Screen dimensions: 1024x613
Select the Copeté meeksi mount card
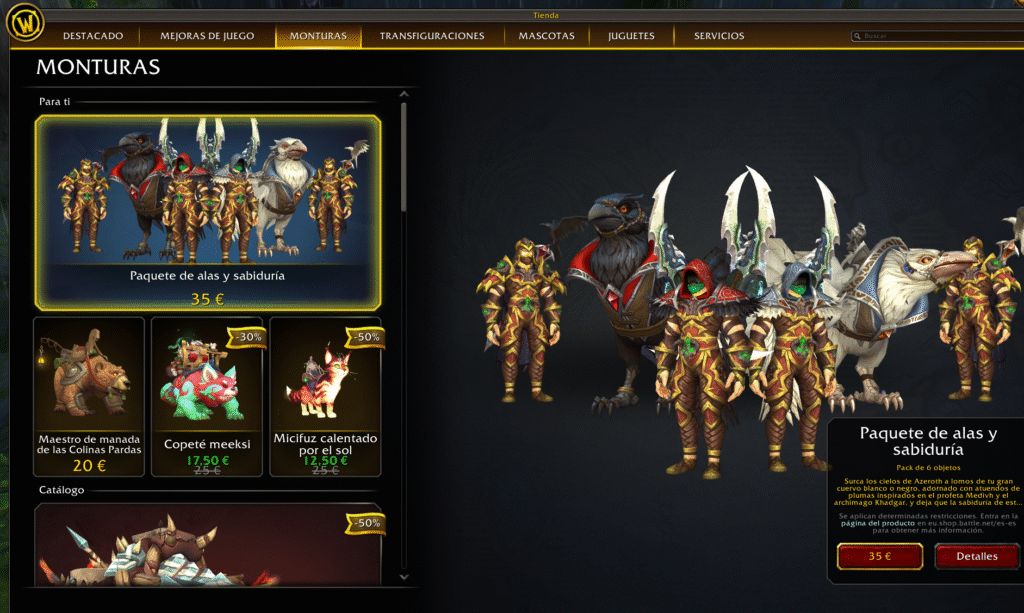pyautogui.click(x=208, y=396)
